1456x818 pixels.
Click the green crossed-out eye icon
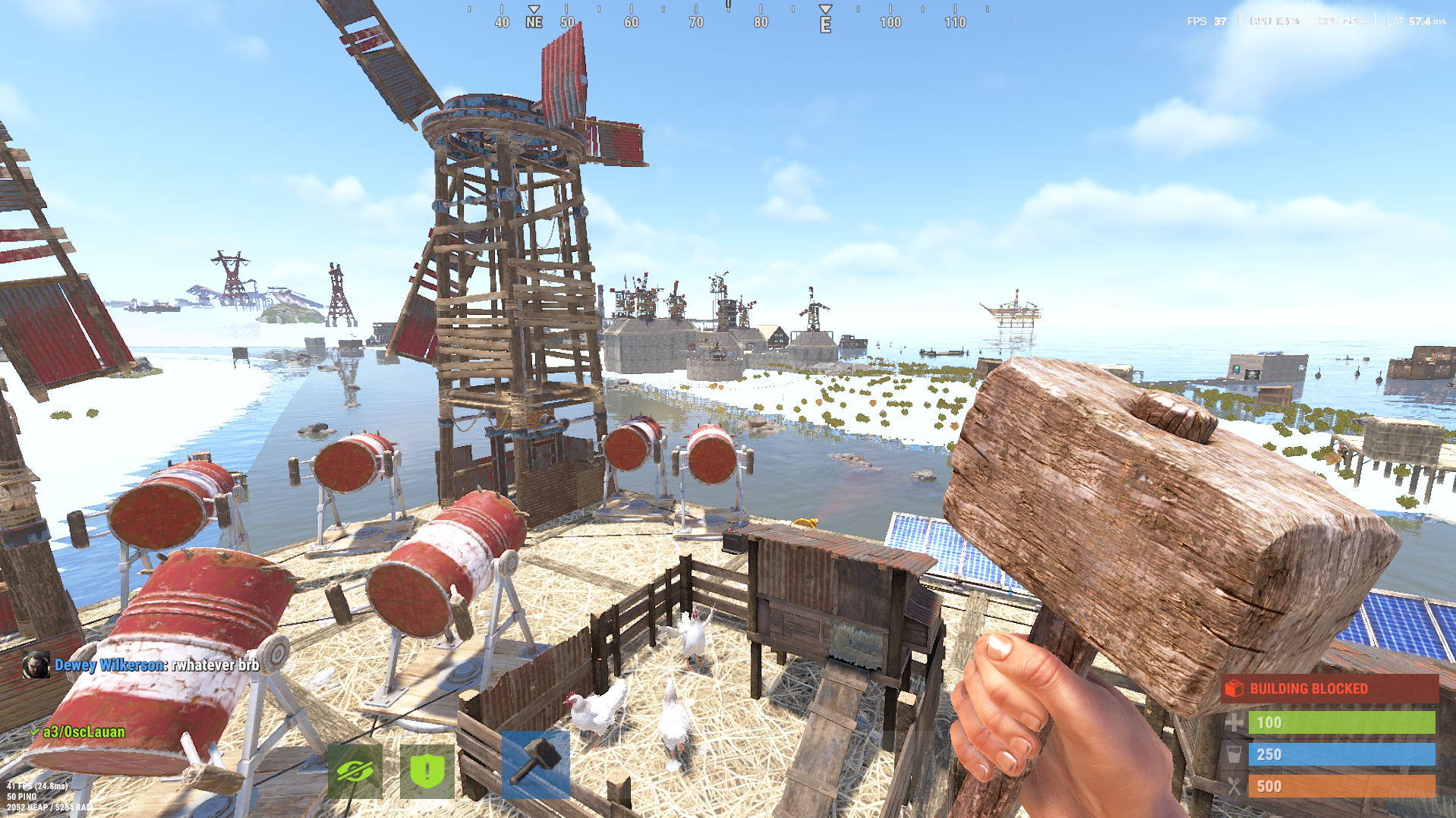pos(355,771)
